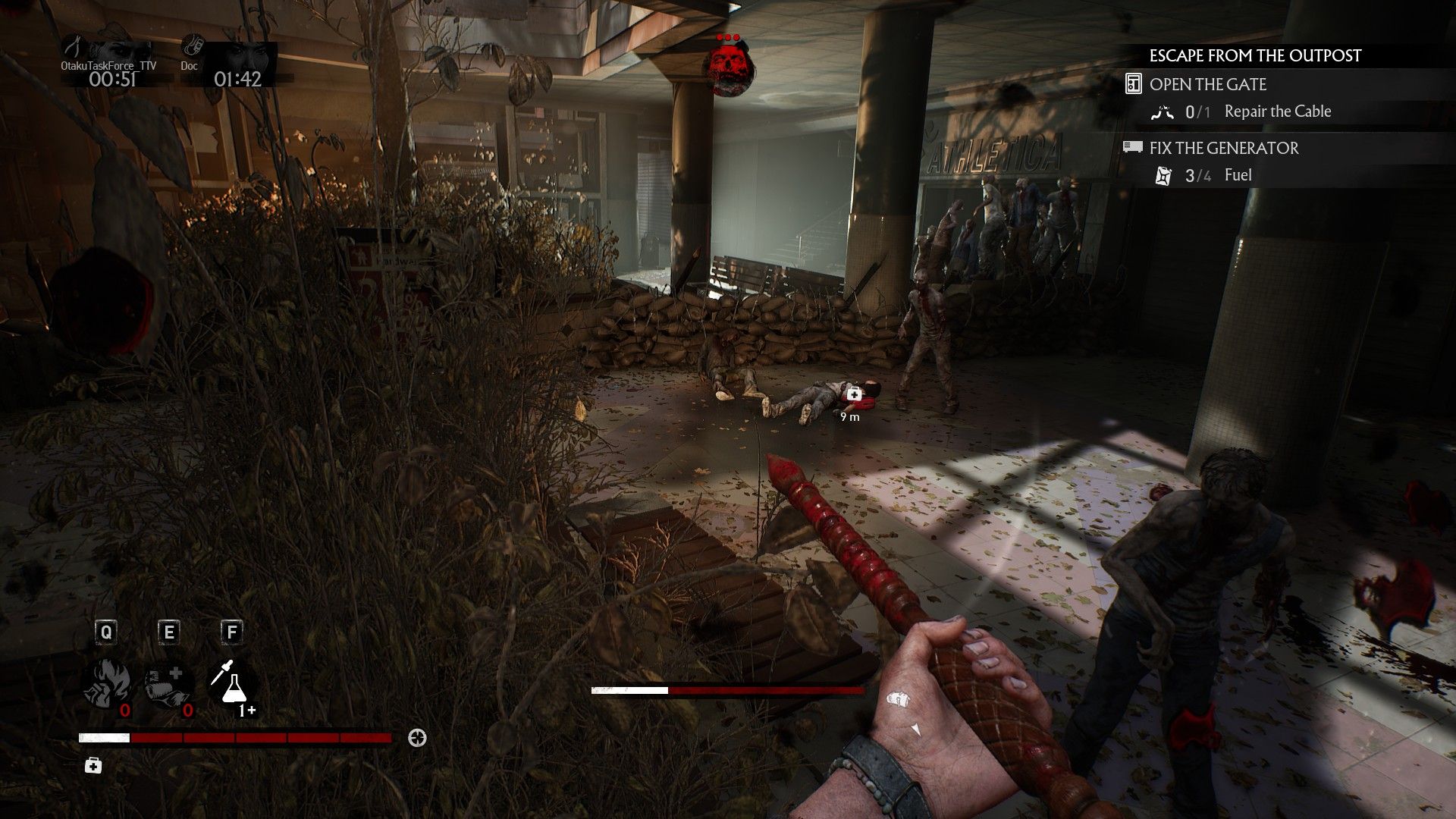The image size is (1456, 819).
Task: Select the Fix The Generator objective
Action: pos(1223,148)
